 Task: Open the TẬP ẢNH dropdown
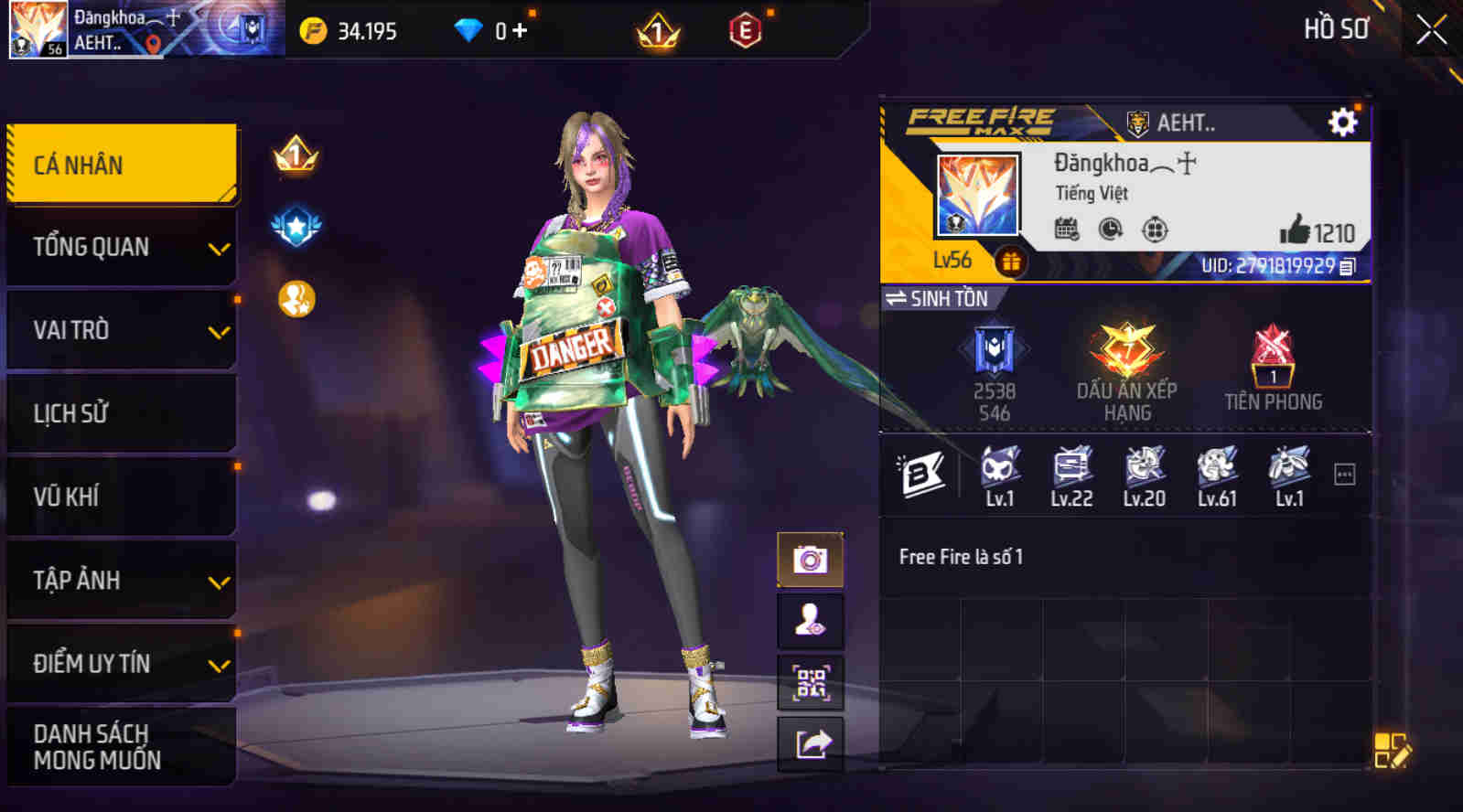tap(122, 580)
